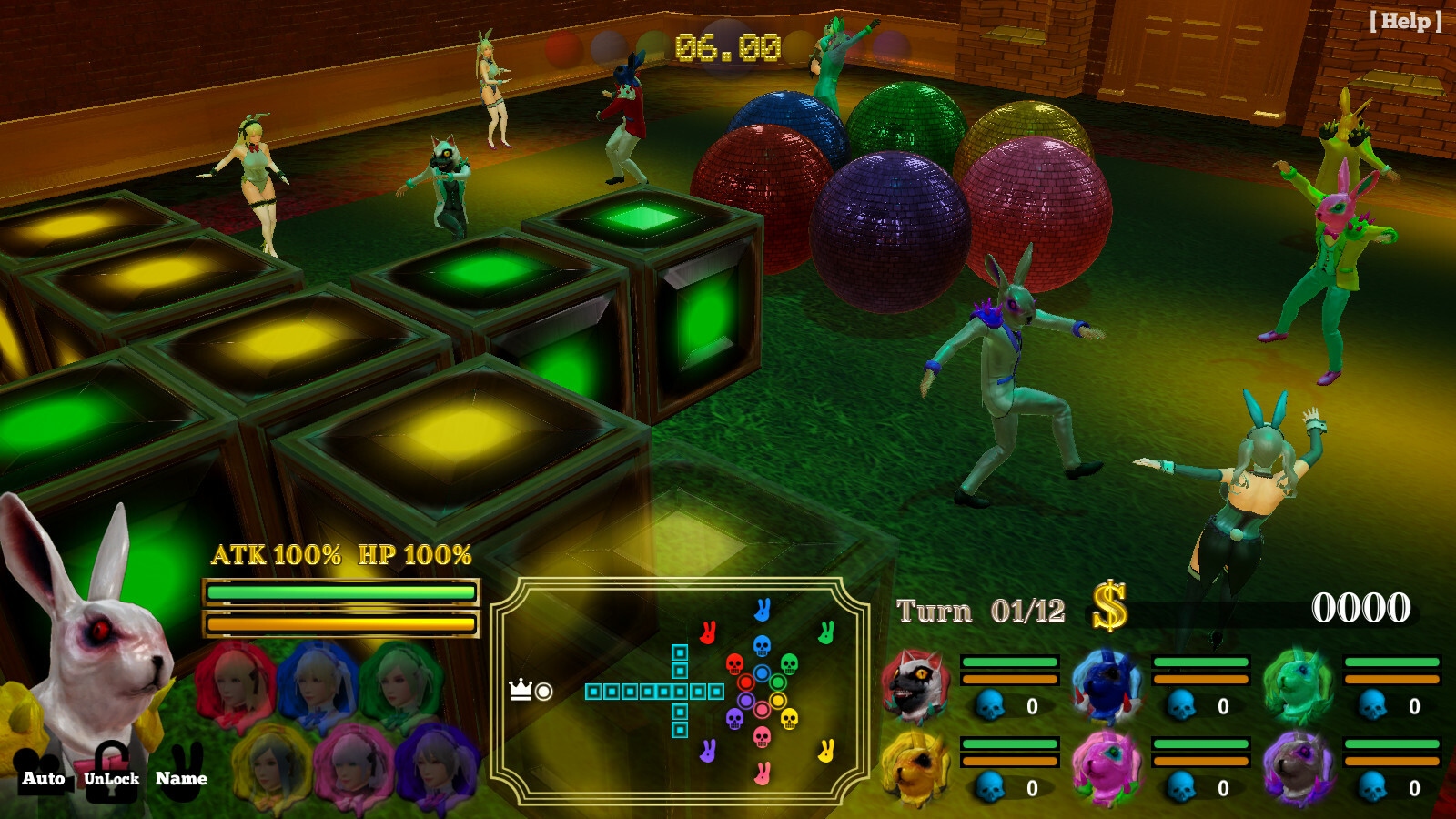Select the pink rabbit enemy portrait
The image size is (1456, 819).
coord(1107,766)
